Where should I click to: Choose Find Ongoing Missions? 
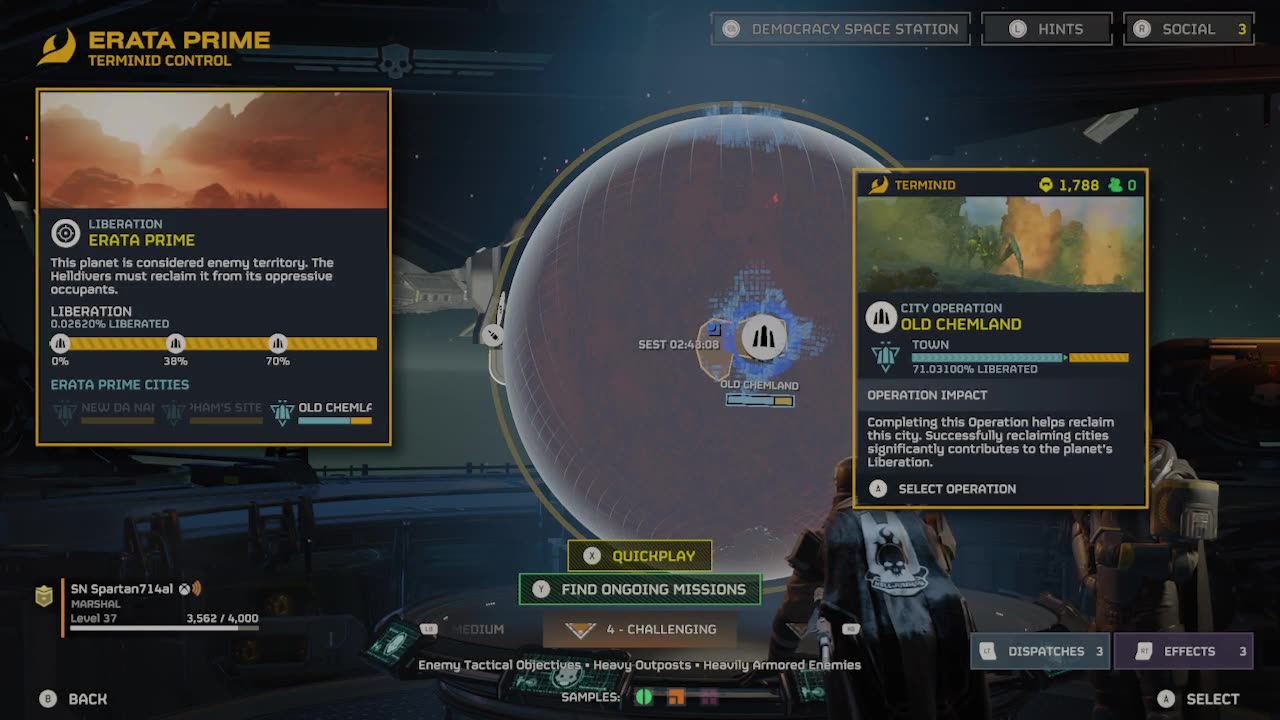(x=640, y=589)
